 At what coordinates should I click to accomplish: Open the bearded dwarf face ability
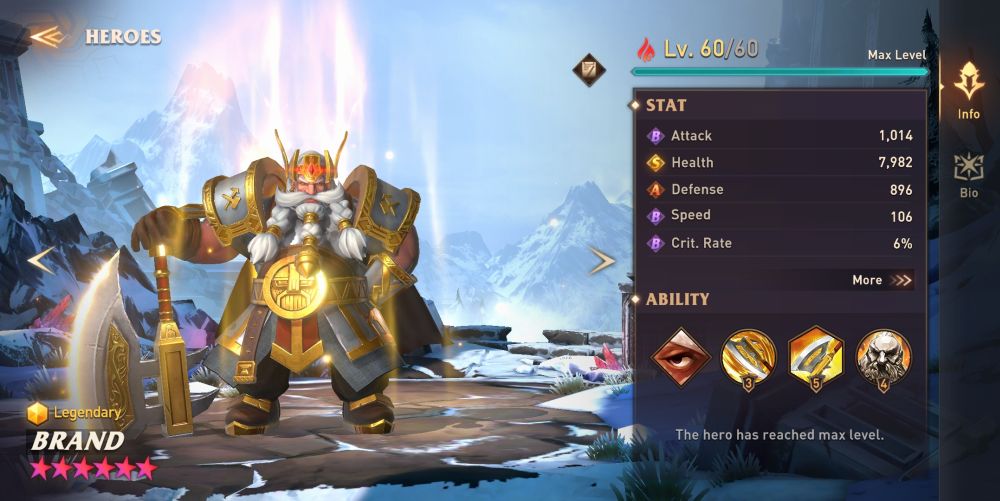[883, 357]
